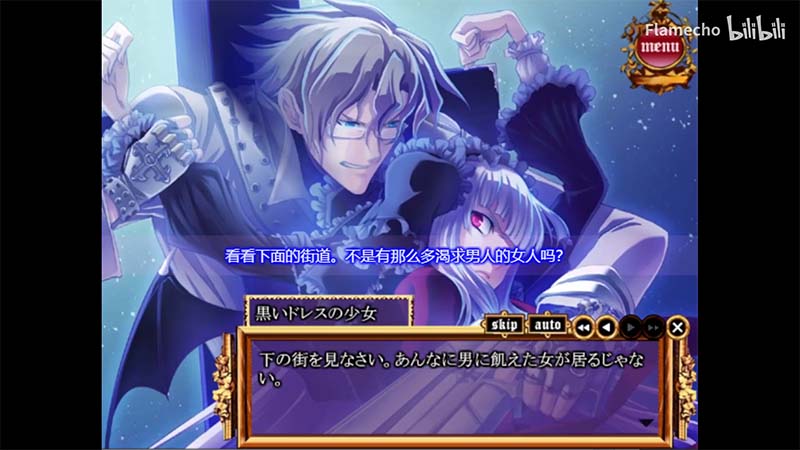Hide the dialogue box with the X button
The width and height of the screenshot is (800, 450).
pyautogui.click(x=678, y=326)
